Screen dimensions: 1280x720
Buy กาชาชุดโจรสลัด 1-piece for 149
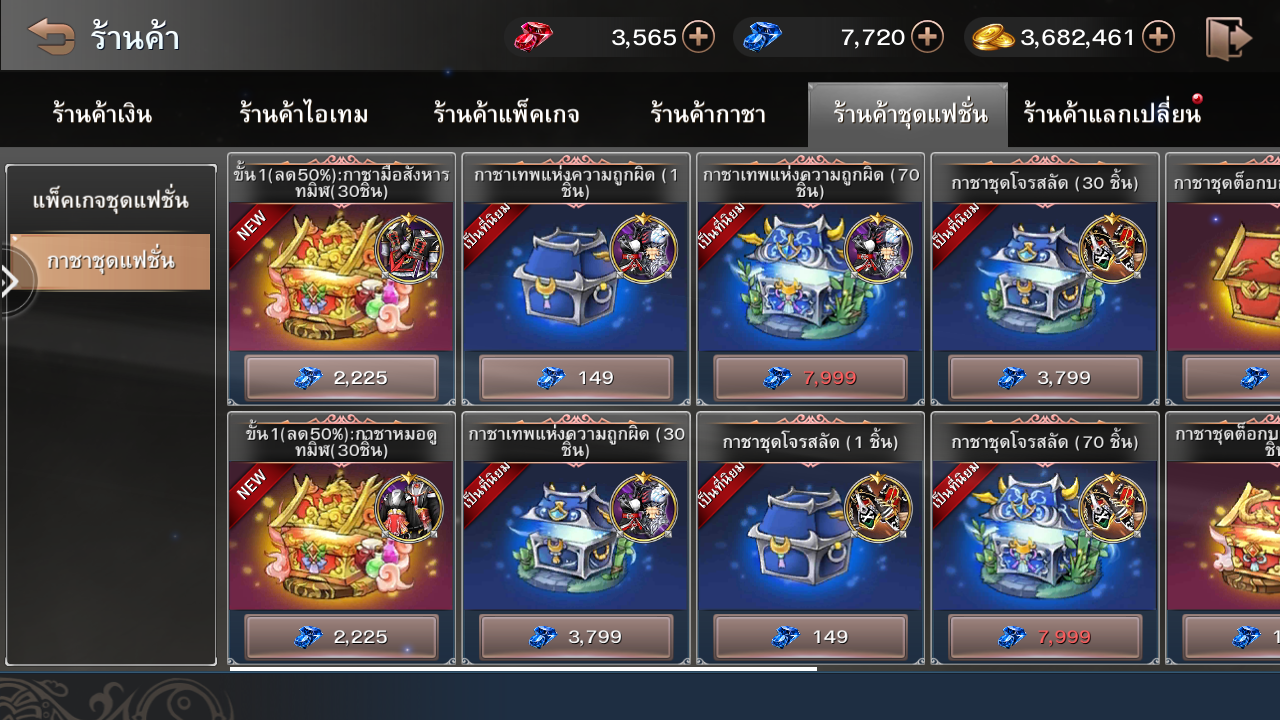810,637
